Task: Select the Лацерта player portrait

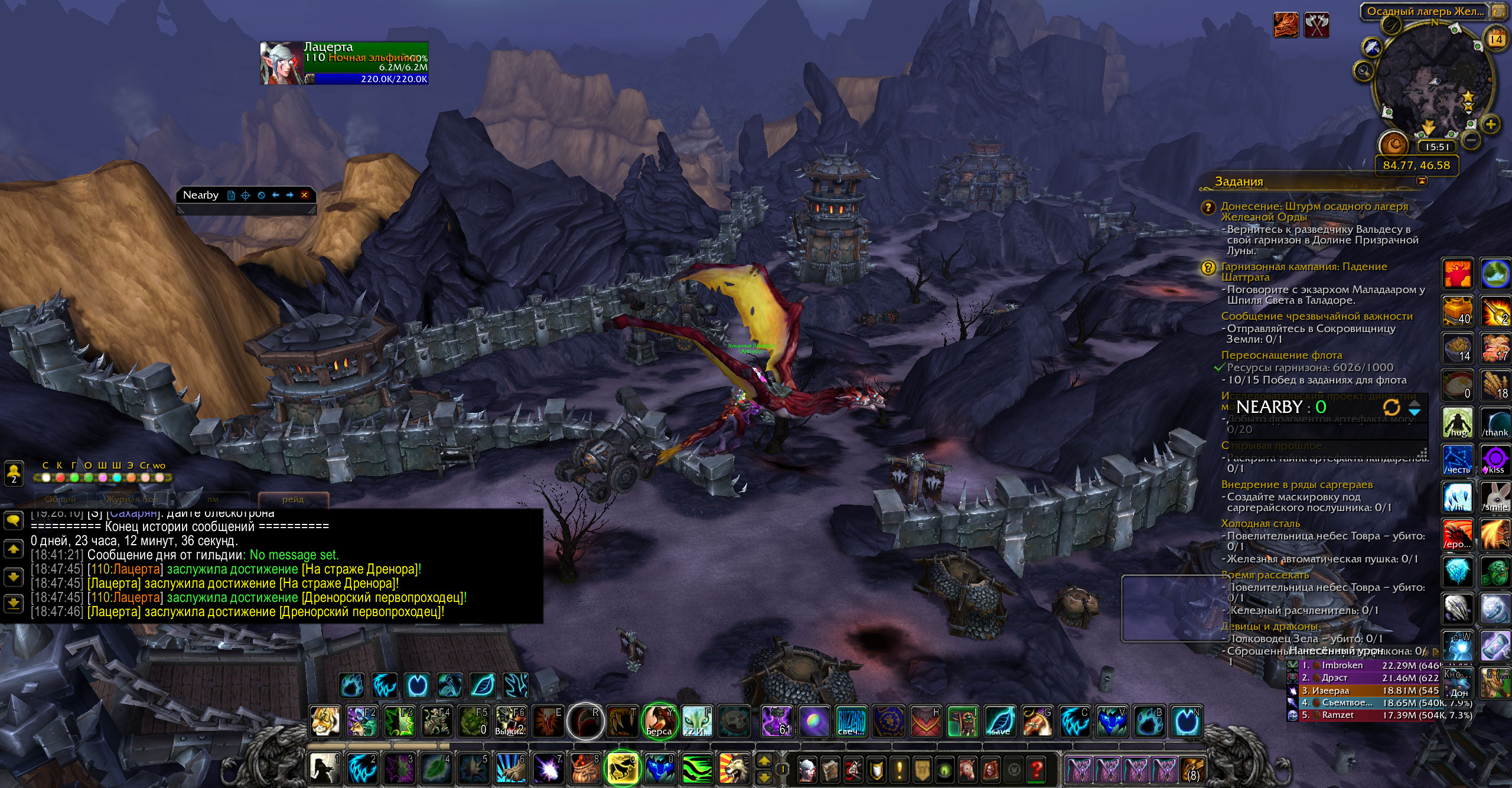Action: click(x=282, y=63)
